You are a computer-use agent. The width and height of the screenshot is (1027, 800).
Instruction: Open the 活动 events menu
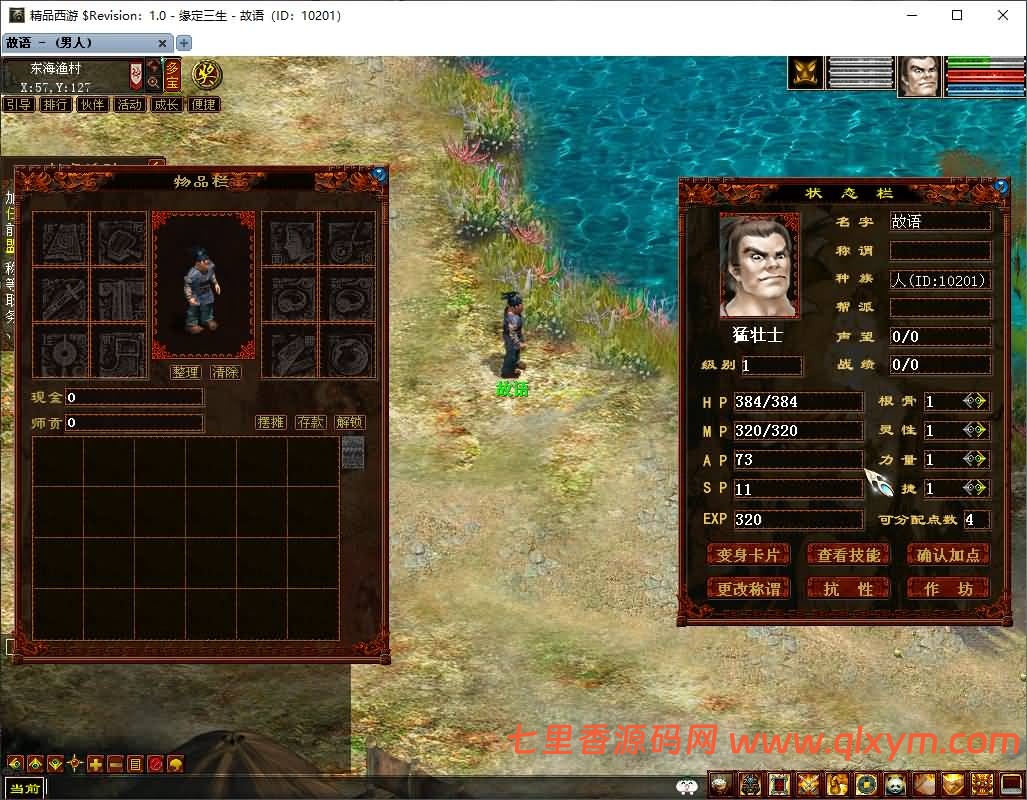129,104
